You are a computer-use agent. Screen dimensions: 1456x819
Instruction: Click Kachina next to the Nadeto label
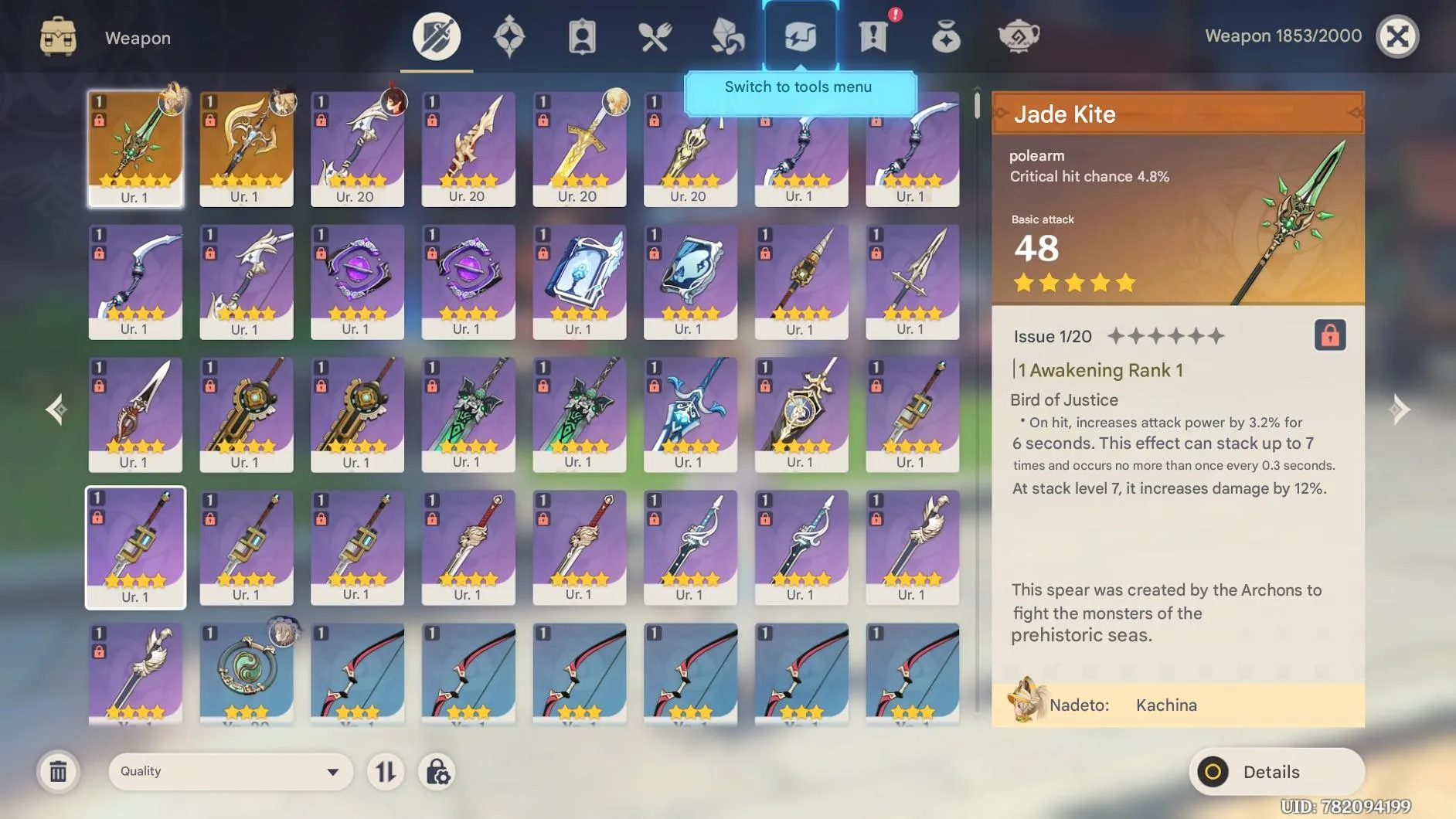coord(1165,705)
